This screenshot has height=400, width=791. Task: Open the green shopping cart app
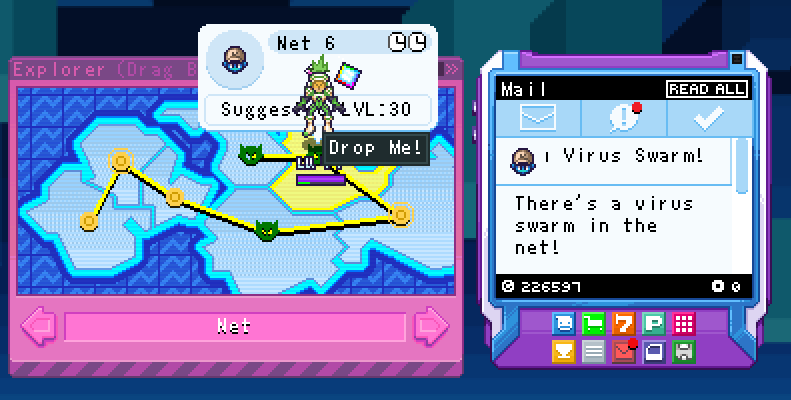pyautogui.click(x=594, y=323)
